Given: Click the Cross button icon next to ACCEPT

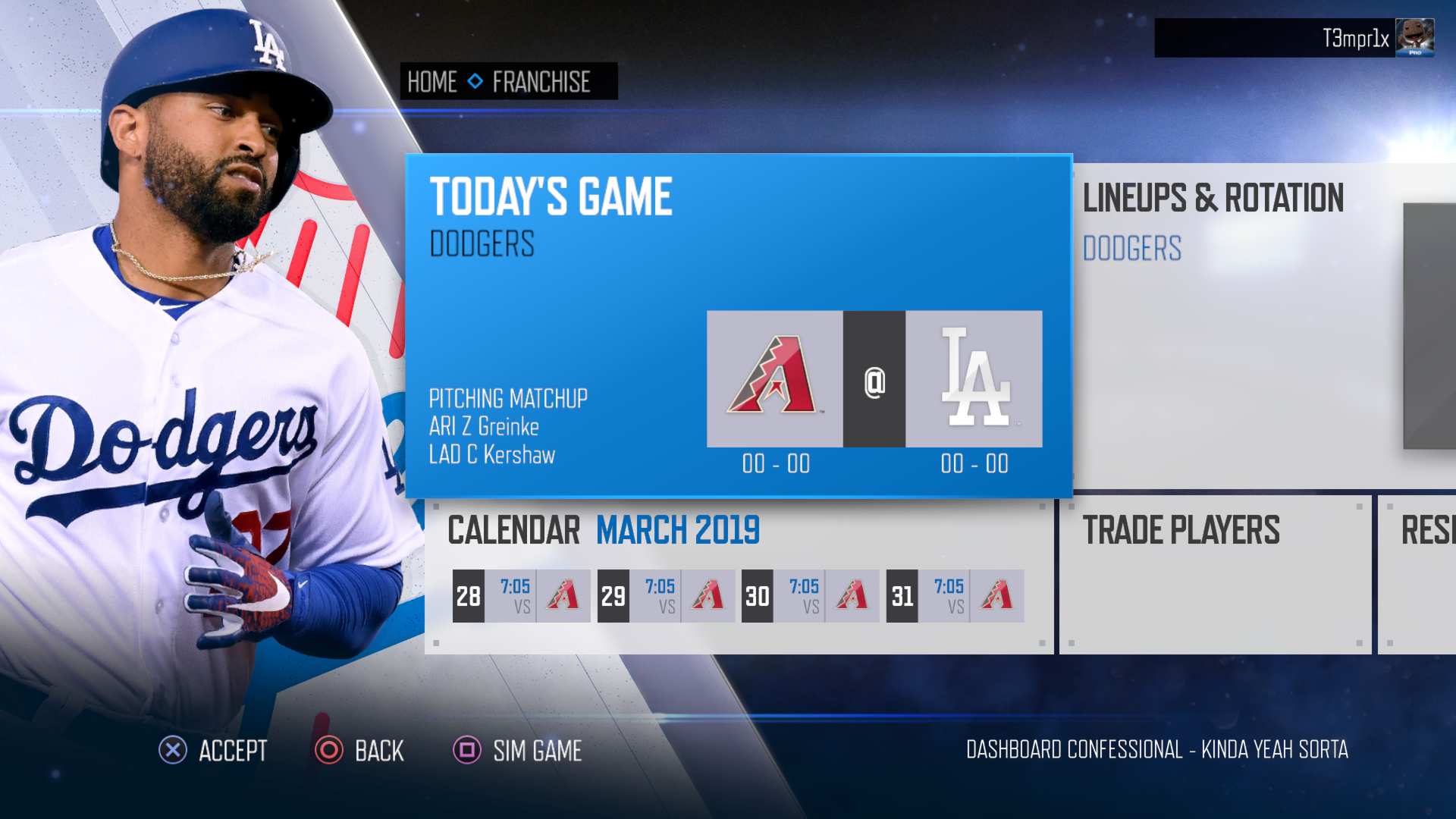Looking at the screenshot, I should point(173,751).
